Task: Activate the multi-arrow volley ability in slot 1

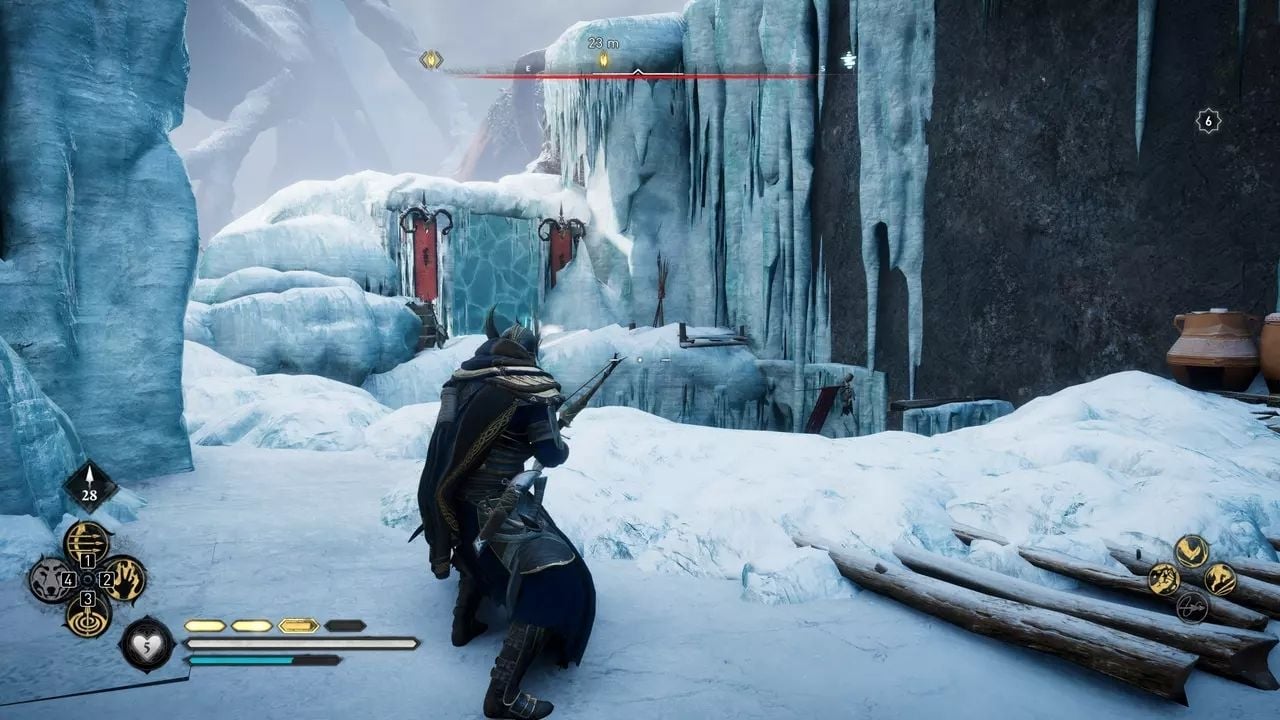Action: [87, 542]
